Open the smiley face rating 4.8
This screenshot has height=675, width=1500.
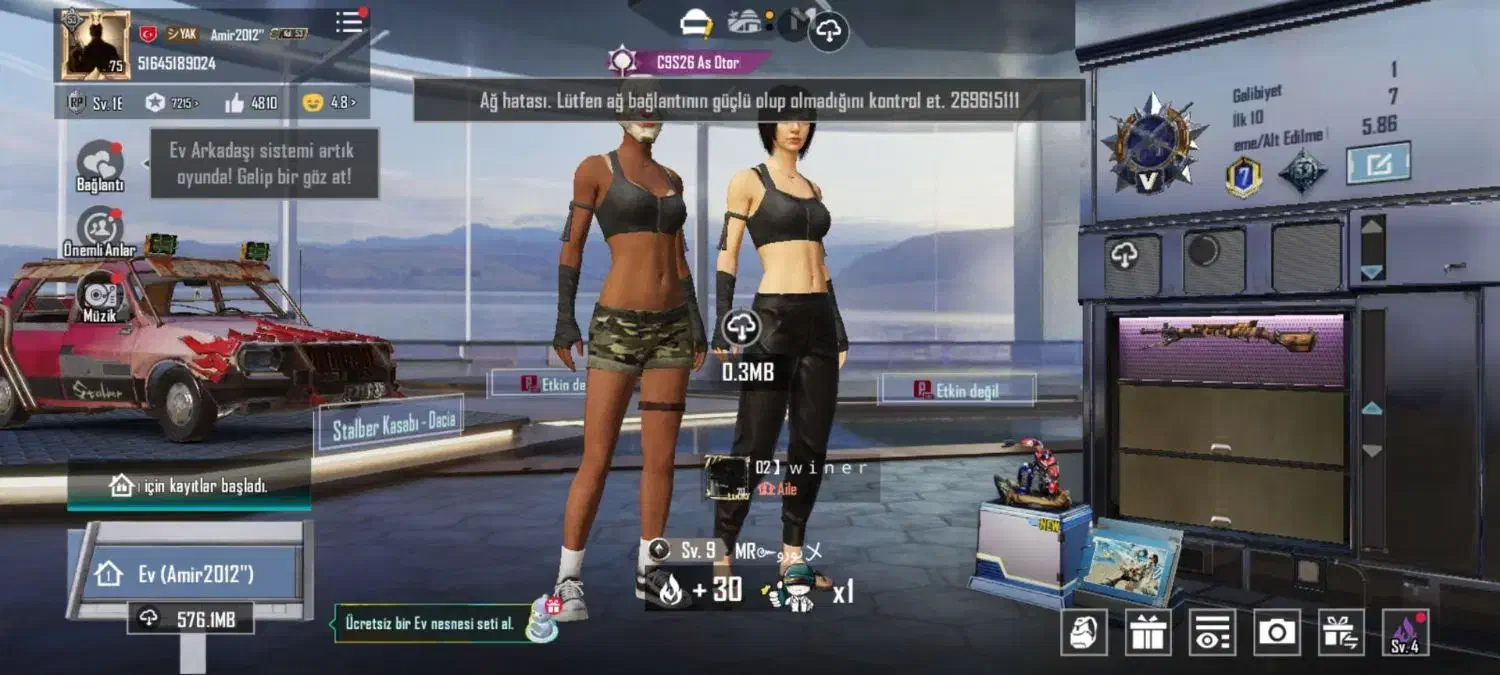point(329,103)
